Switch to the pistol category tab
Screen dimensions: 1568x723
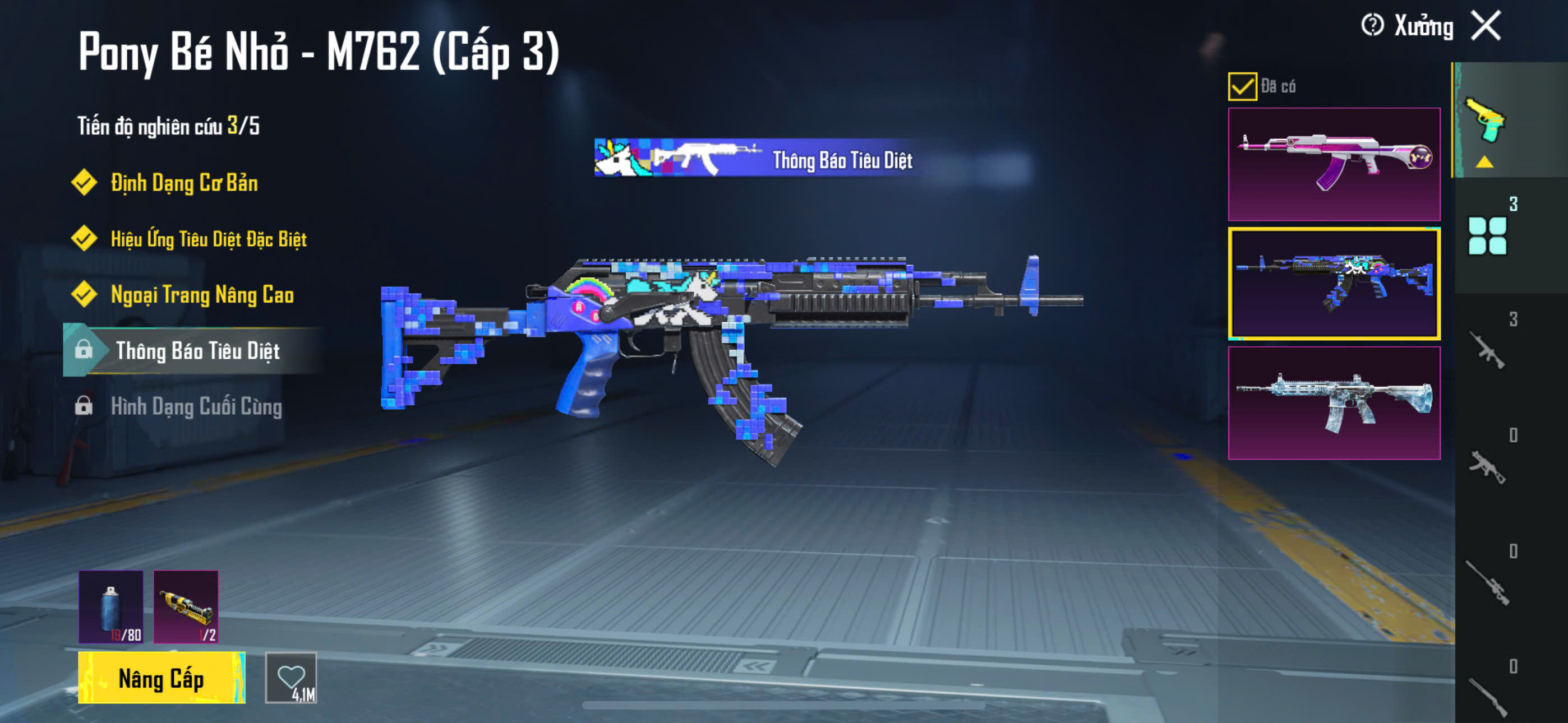coord(1486,121)
